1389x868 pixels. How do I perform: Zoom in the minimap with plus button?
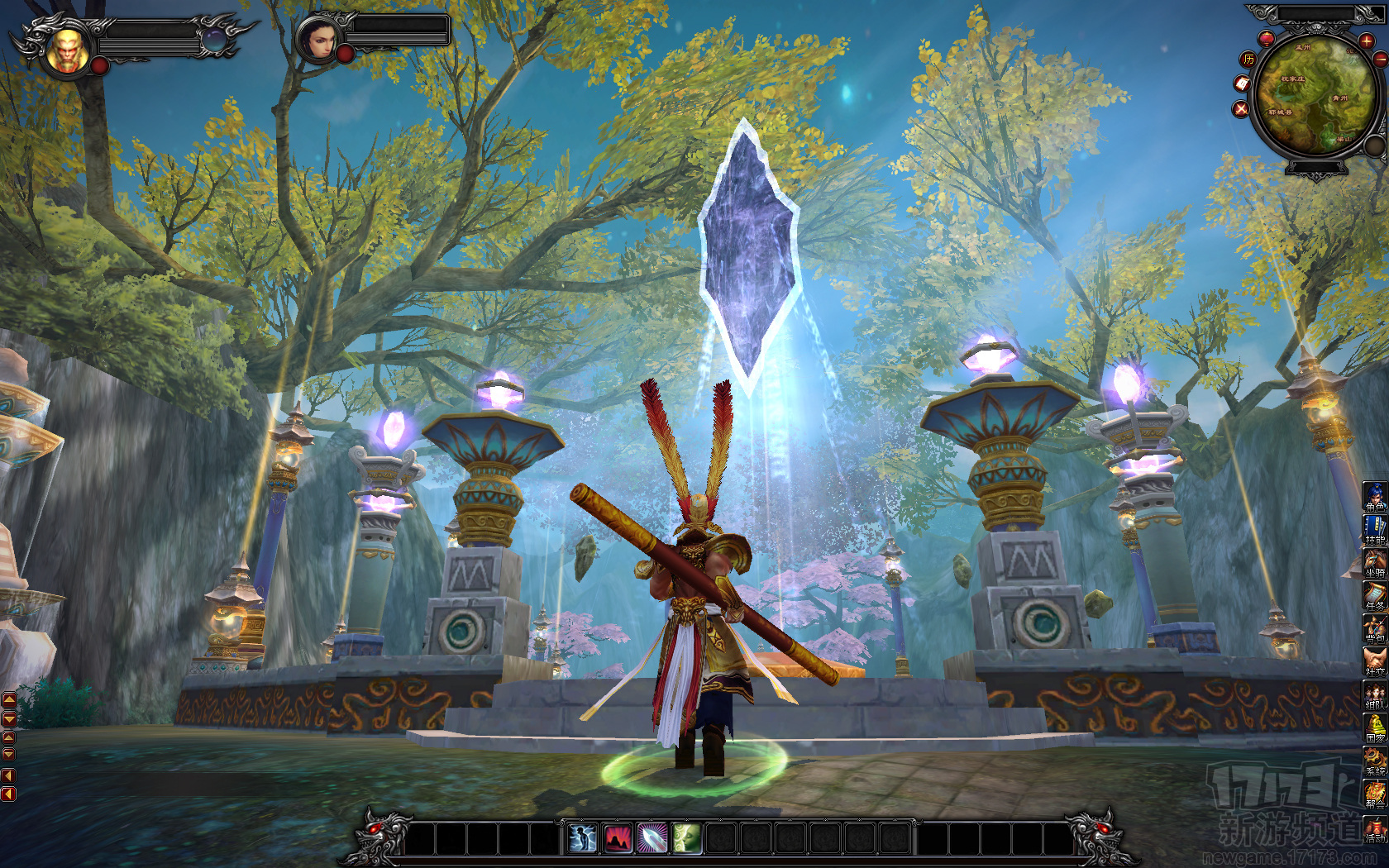click(1365, 41)
